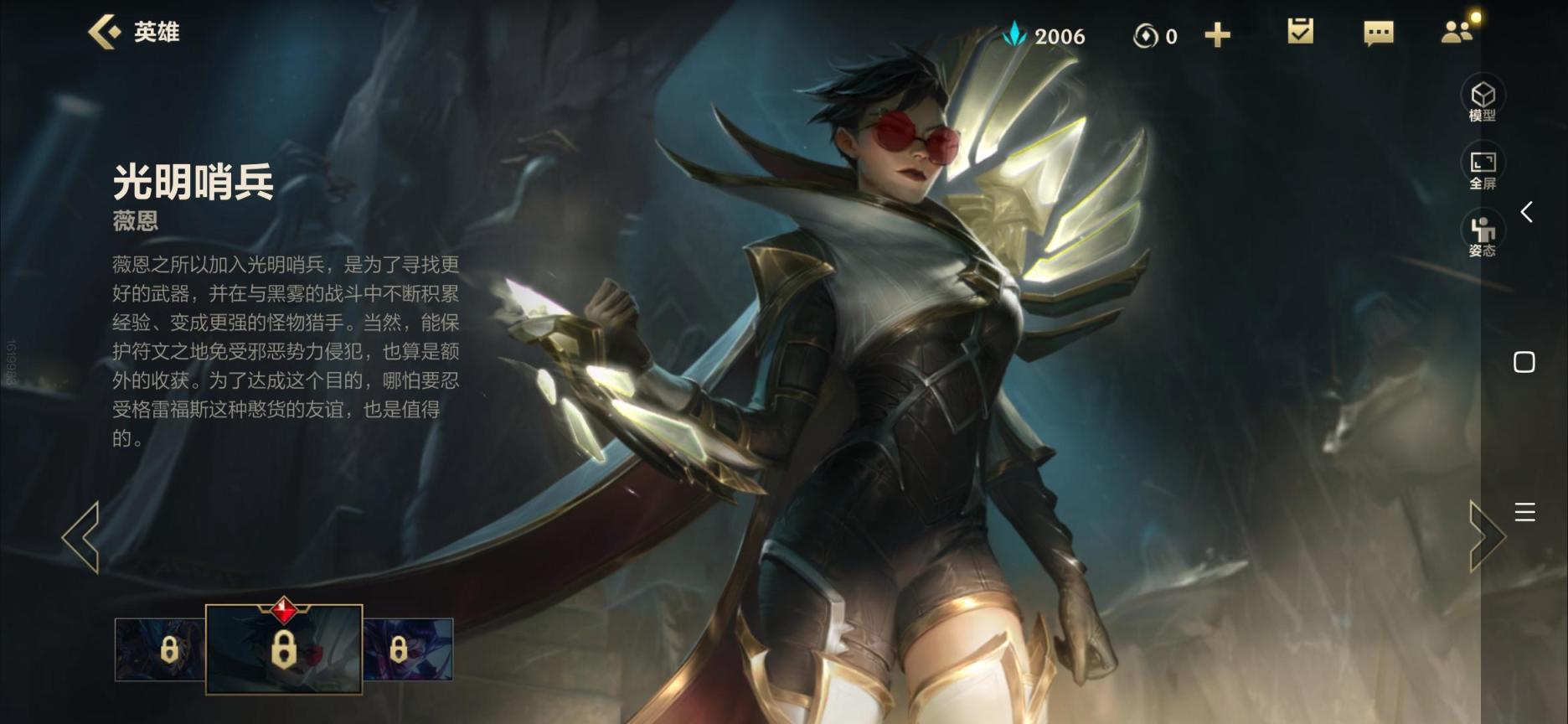This screenshot has height=724, width=1568.
Task: Select the first locked skin thumbnail
Action: [160, 649]
